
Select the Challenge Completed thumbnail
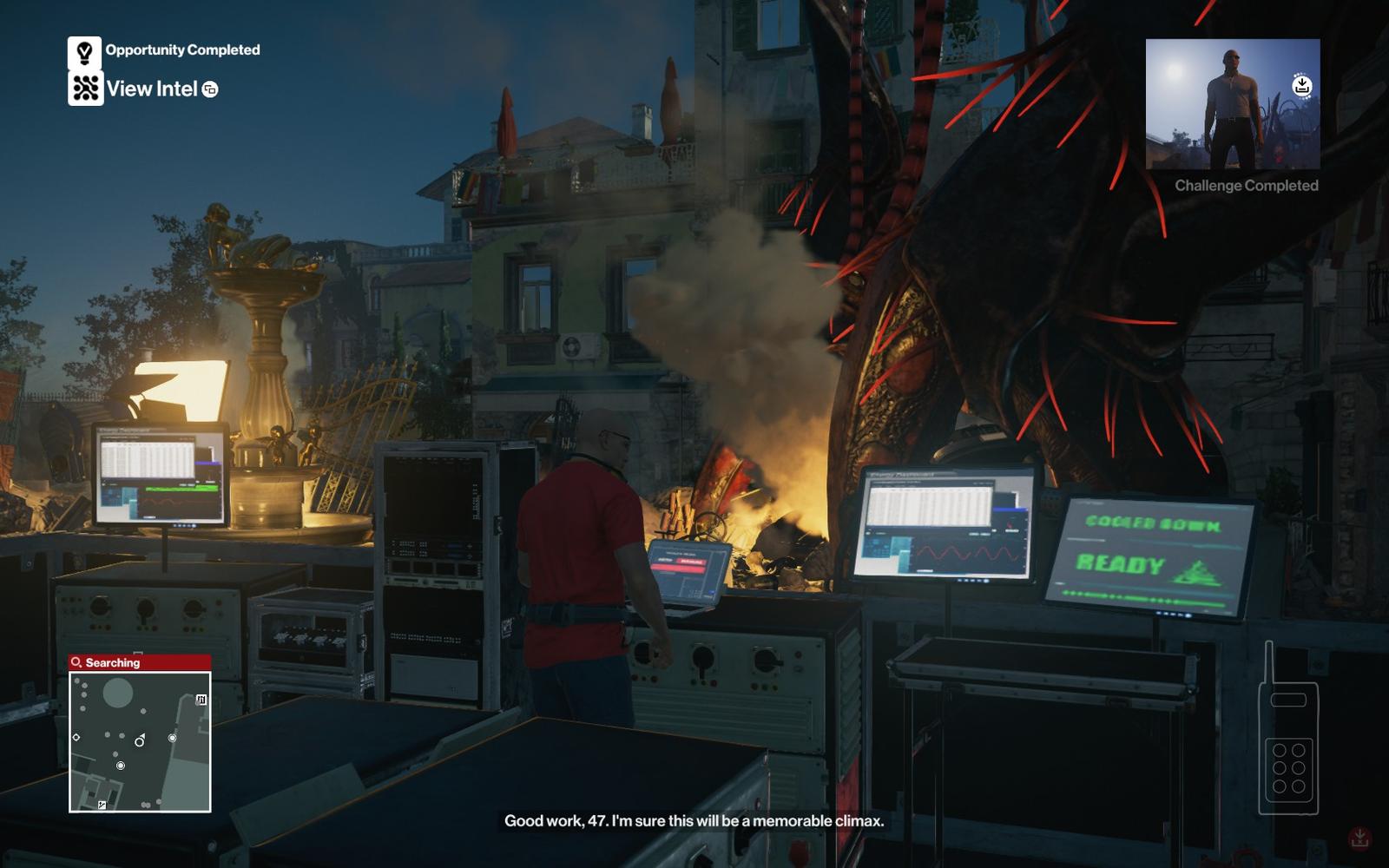(x=1232, y=104)
